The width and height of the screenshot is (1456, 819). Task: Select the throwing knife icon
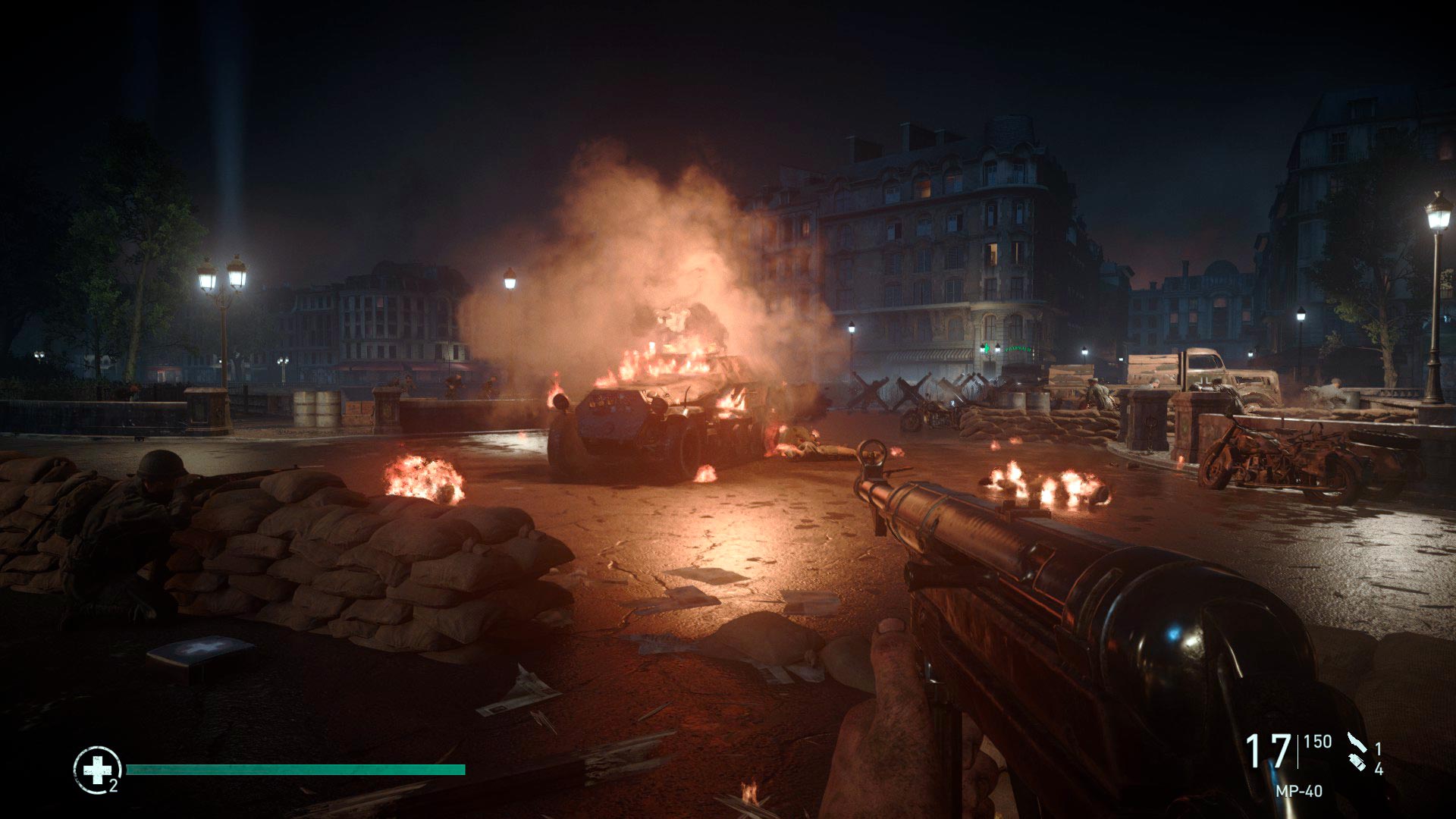[1355, 743]
